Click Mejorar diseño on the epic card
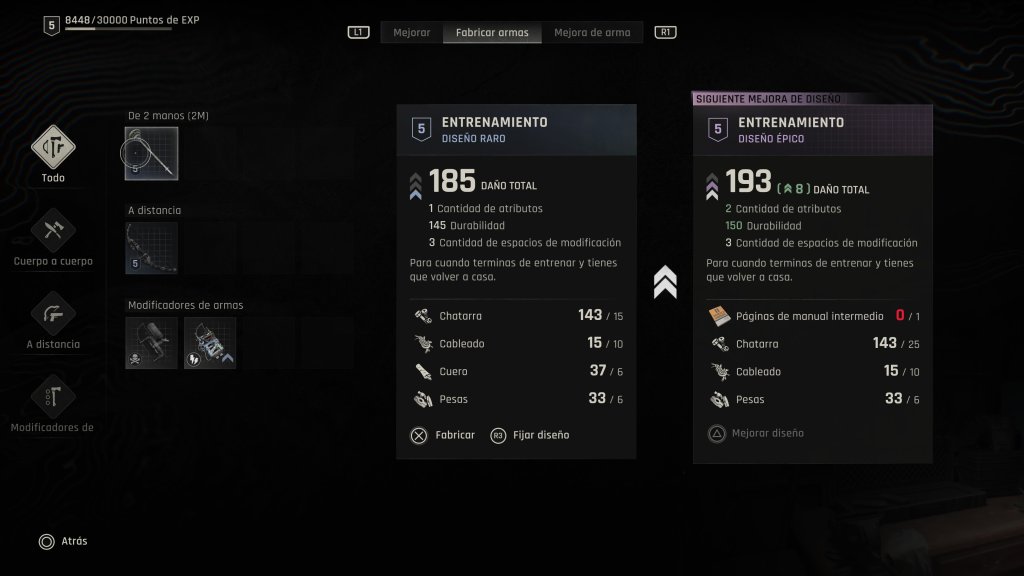Image resolution: width=1024 pixels, height=576 pixels. pos(756,433)
